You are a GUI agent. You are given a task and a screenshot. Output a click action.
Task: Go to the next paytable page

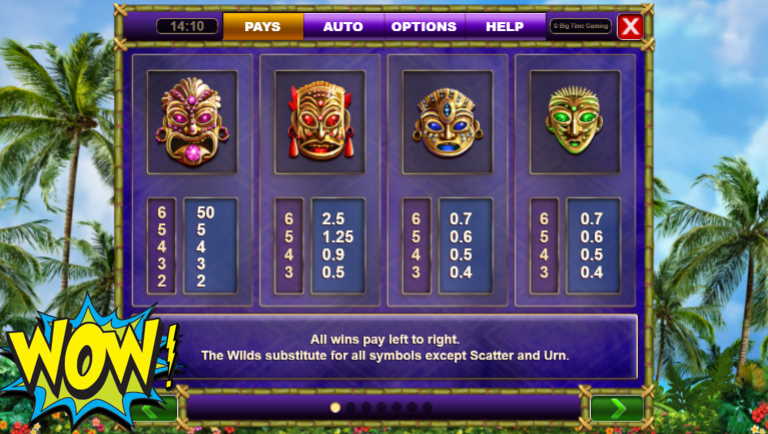(616, 408)
